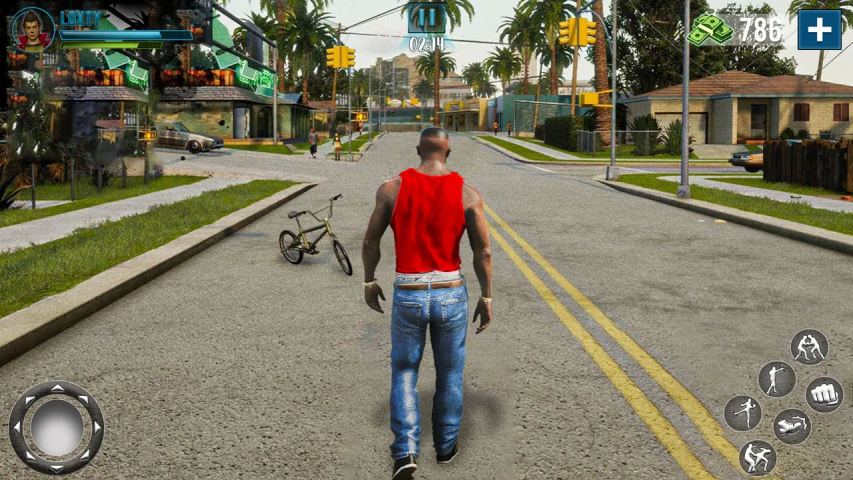Trigger the fist punch attack

click(x=824, y=394)
